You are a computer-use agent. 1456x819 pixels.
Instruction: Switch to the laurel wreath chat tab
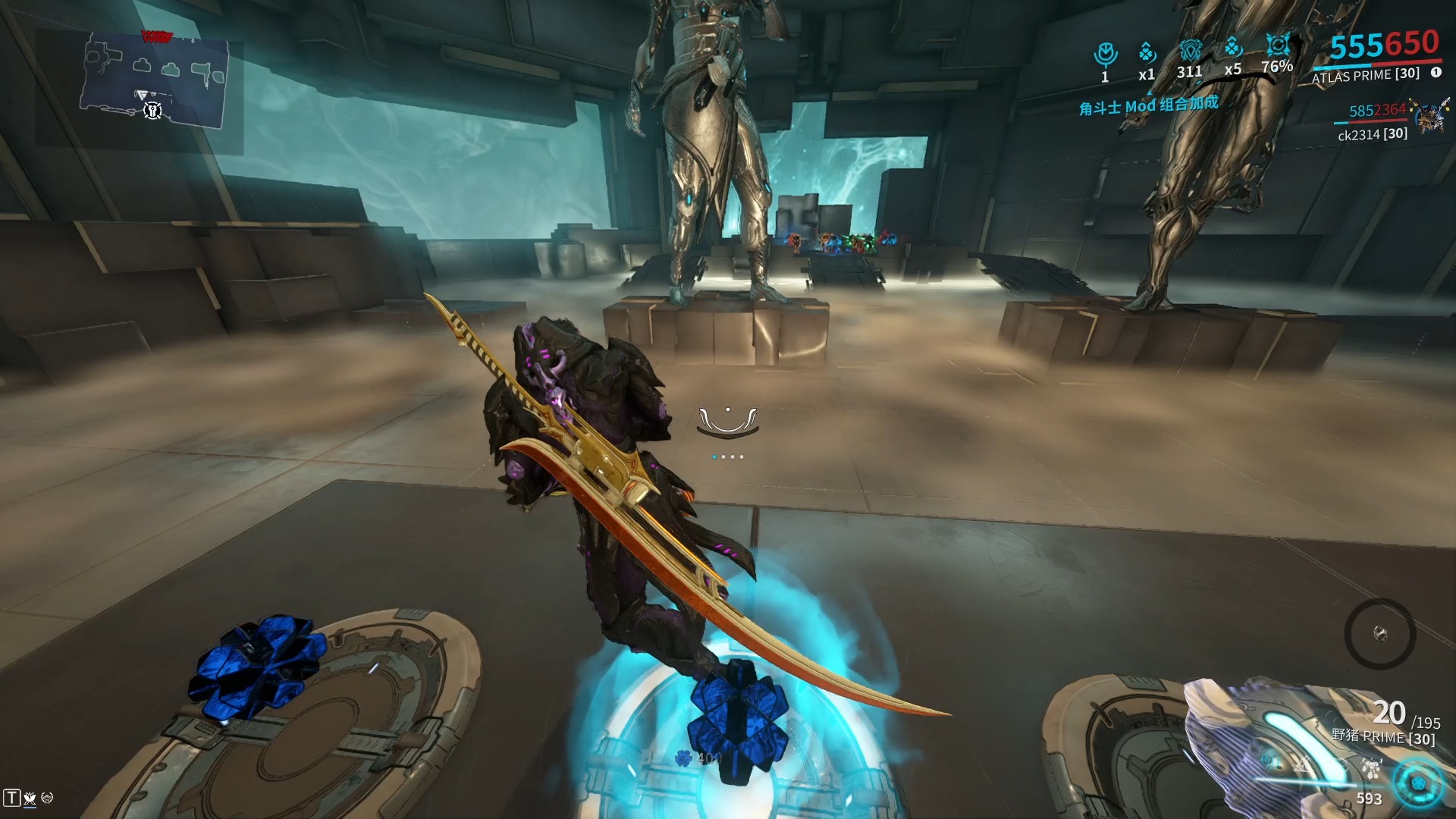click(48, 798)
